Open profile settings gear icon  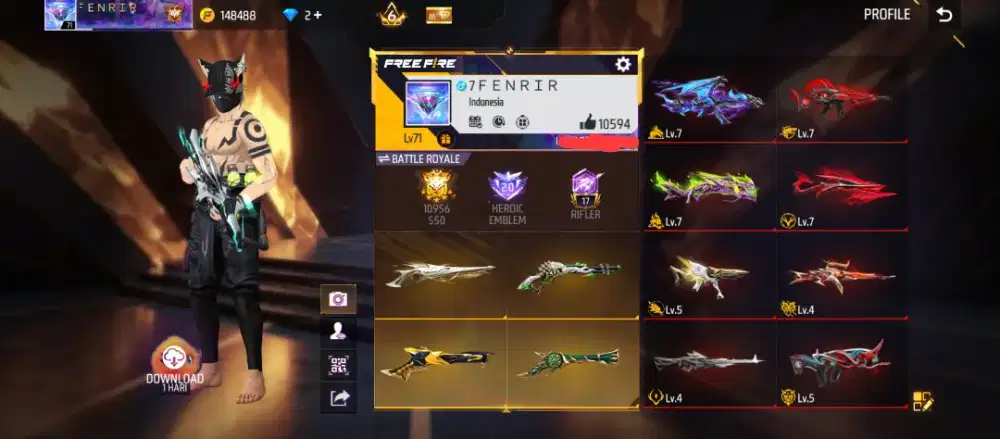[623, 64]
